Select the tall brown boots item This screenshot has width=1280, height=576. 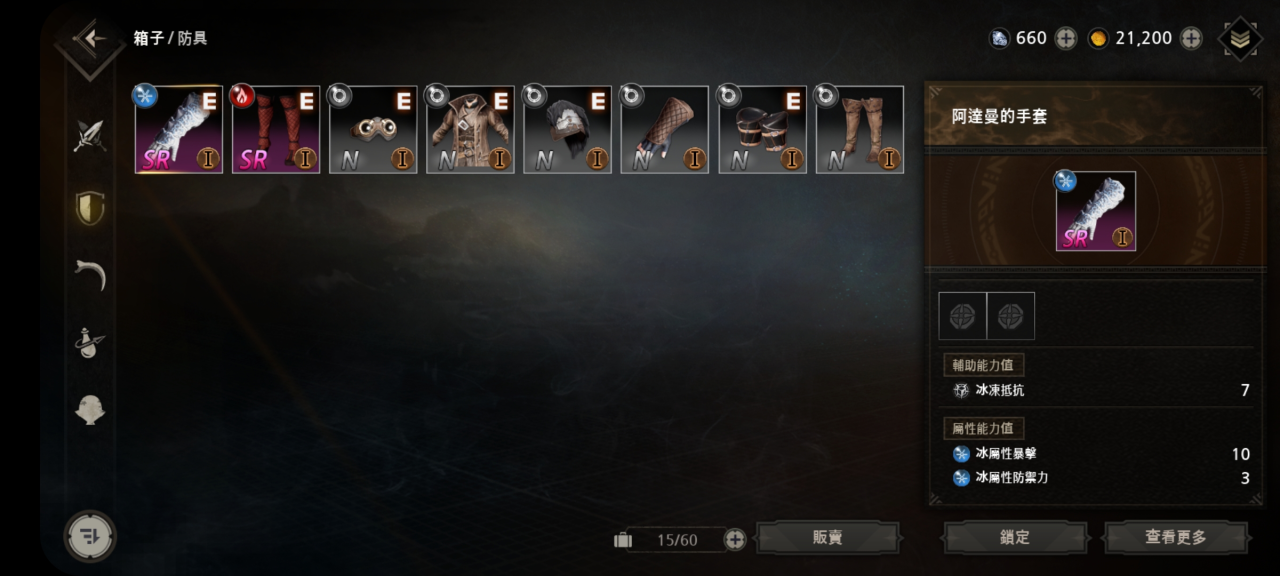click(x=860, y=130)
